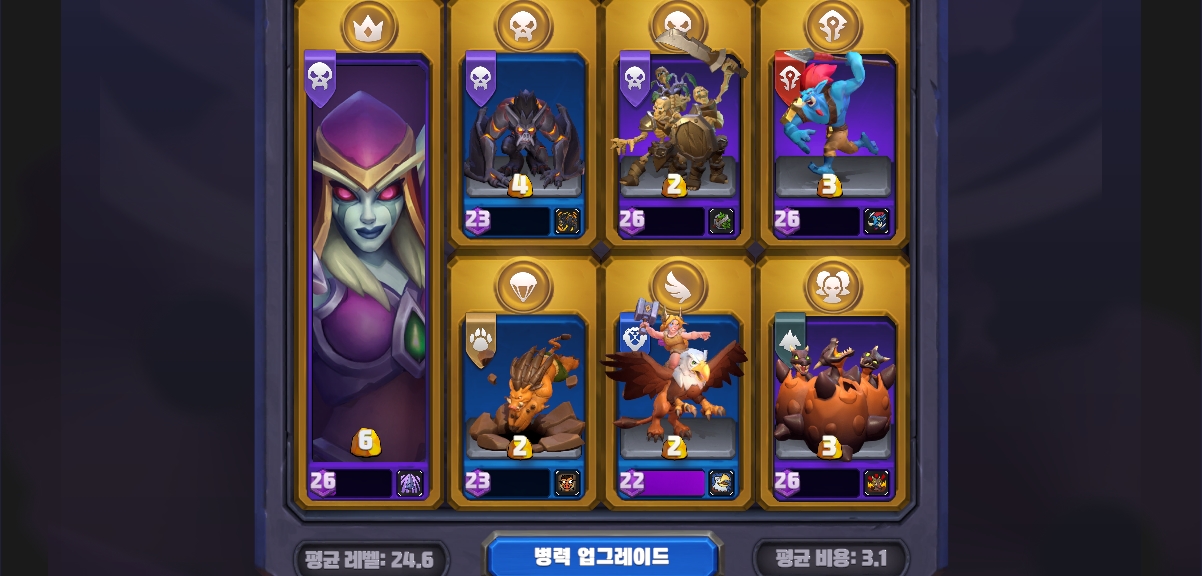The height and width of the screenshot is (576, 1202).
Task: Click the 병력 업그레이드 button
Action: [x=602, y=557]
